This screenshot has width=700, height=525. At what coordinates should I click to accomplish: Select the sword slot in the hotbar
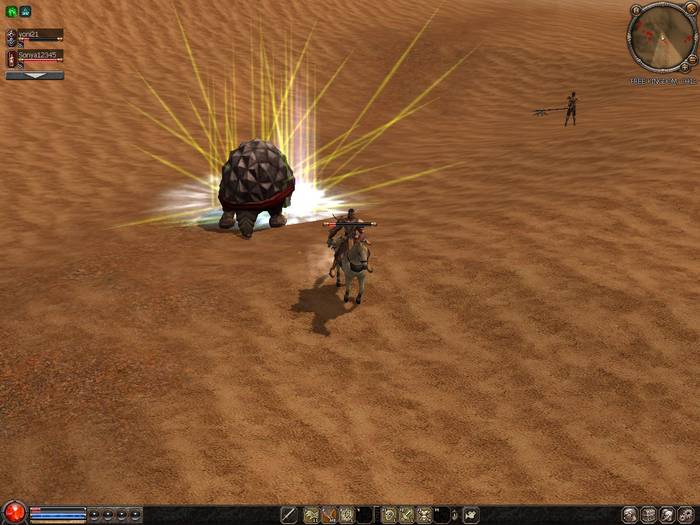click(x=288, y=514)
